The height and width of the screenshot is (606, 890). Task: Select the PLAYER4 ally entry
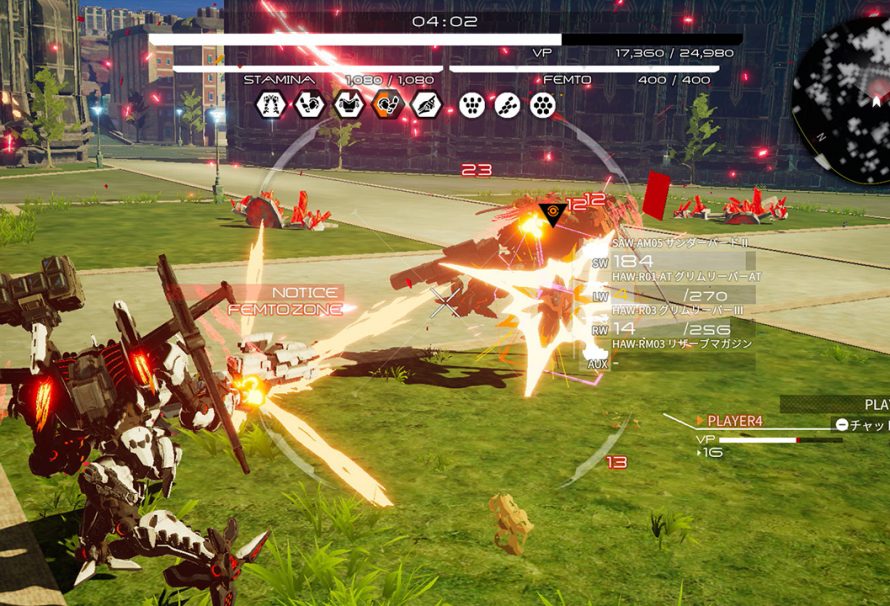pyautogui.click(x=735, y=421)
